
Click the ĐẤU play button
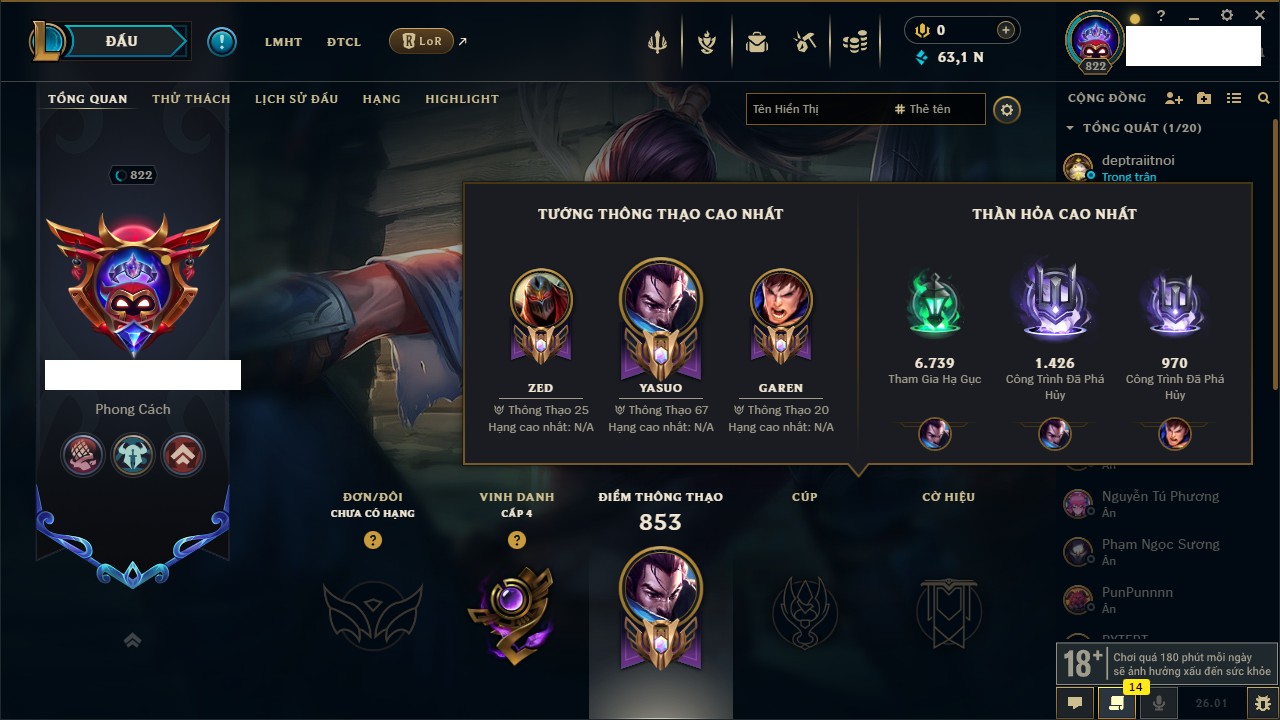[x=120, y=41]
